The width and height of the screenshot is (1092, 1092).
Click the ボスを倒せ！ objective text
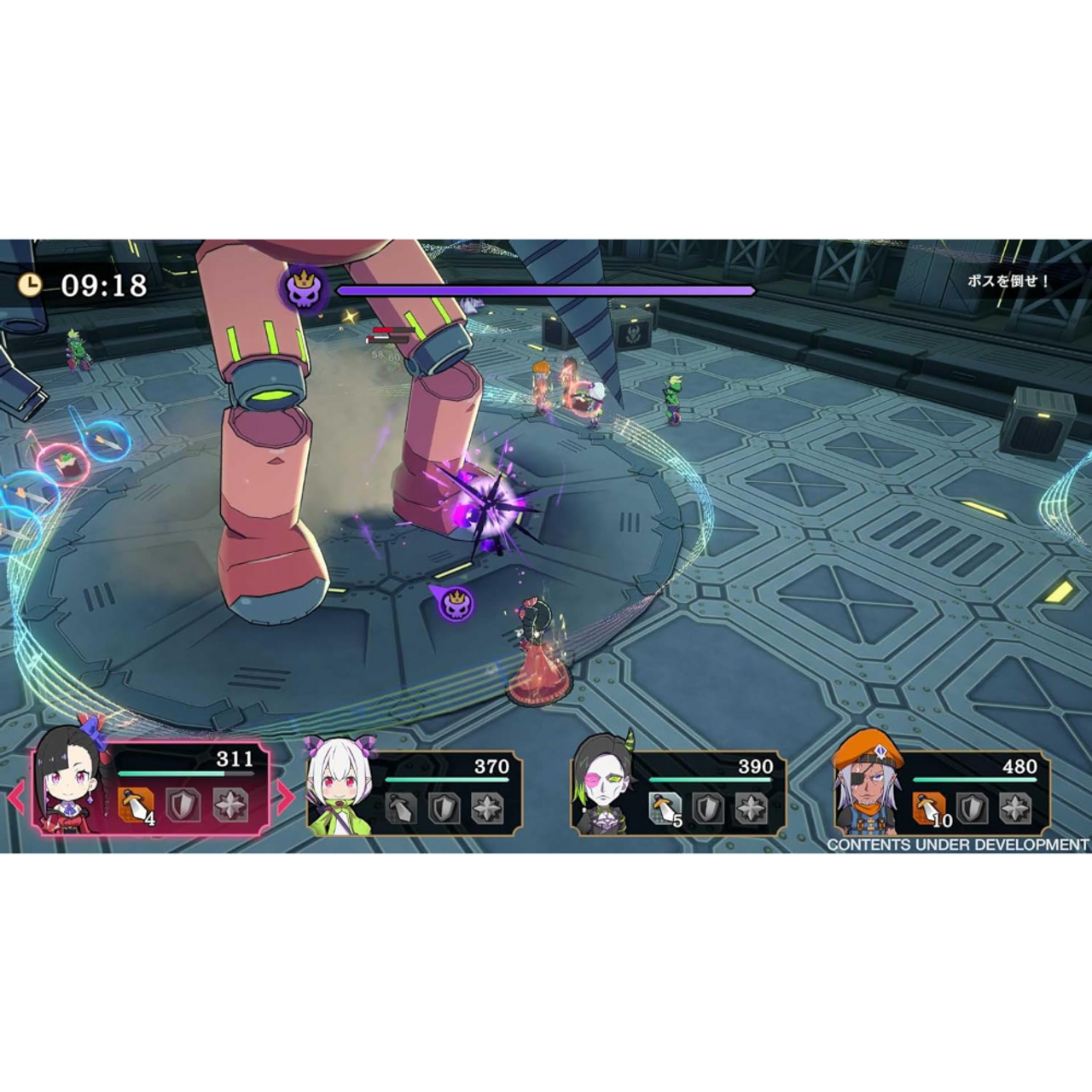point(1005,282)
